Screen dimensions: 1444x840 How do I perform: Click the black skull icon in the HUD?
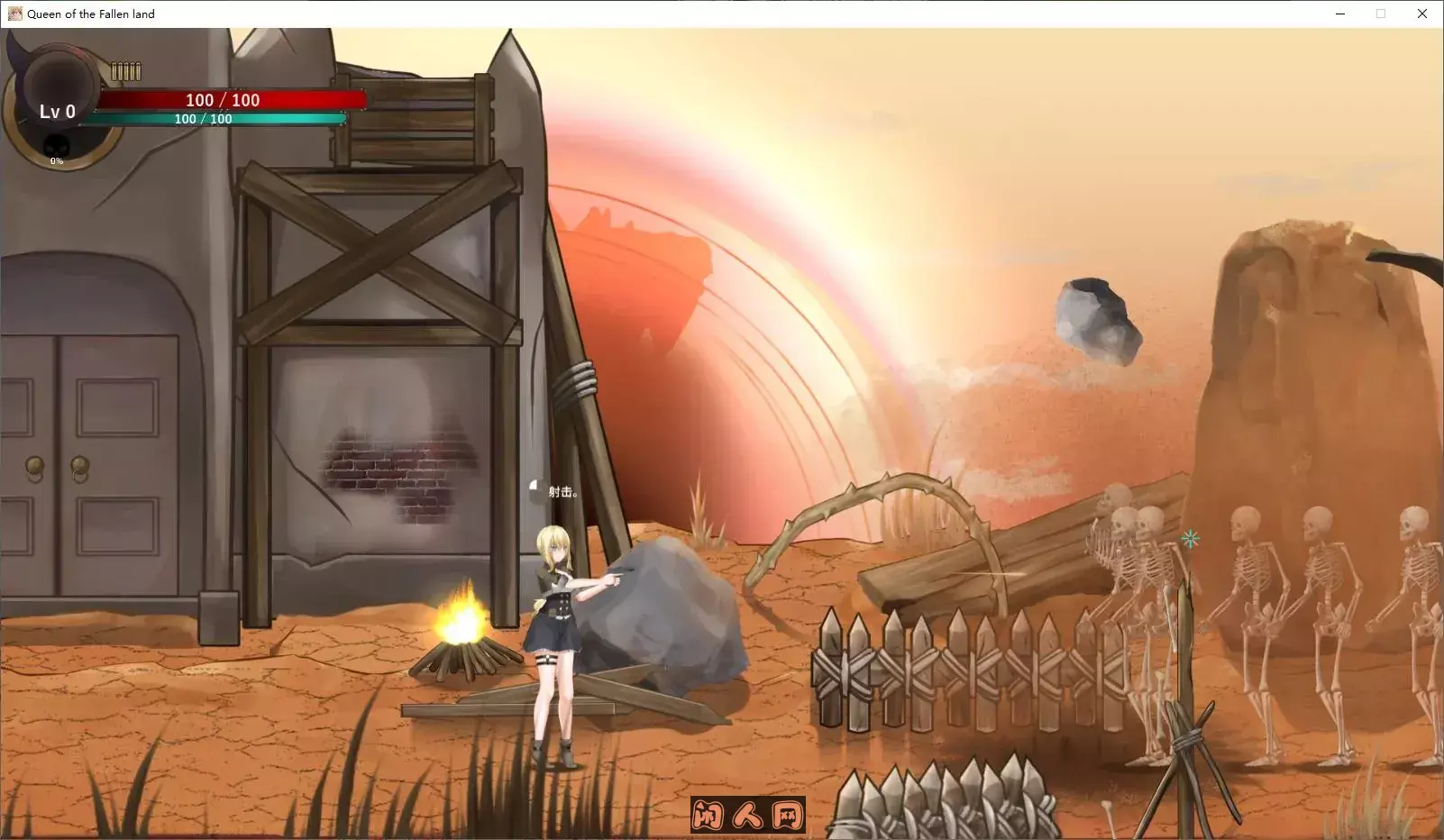(57, 145)
